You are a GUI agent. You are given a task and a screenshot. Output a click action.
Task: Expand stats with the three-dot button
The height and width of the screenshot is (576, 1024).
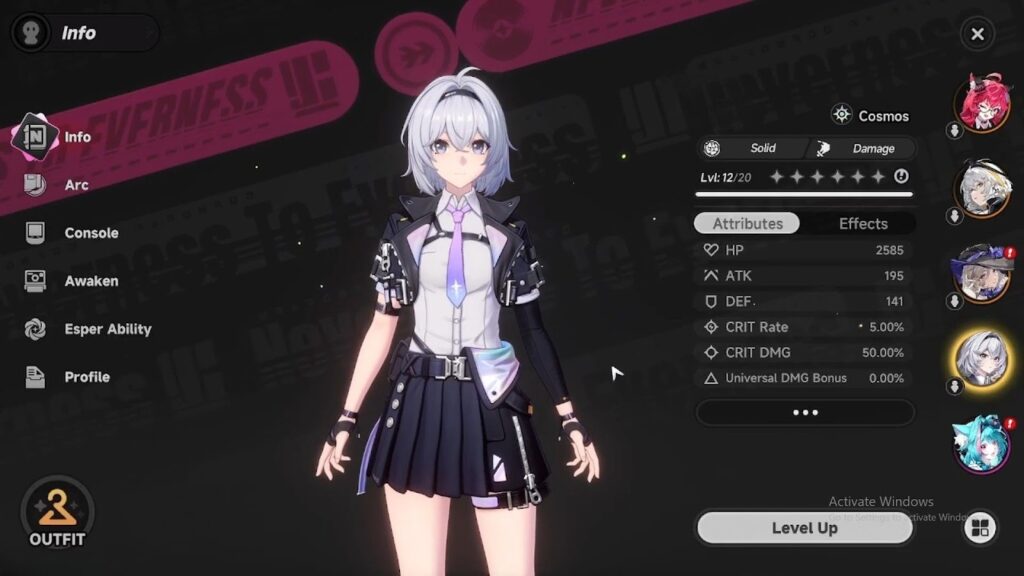tap(804, 412)
